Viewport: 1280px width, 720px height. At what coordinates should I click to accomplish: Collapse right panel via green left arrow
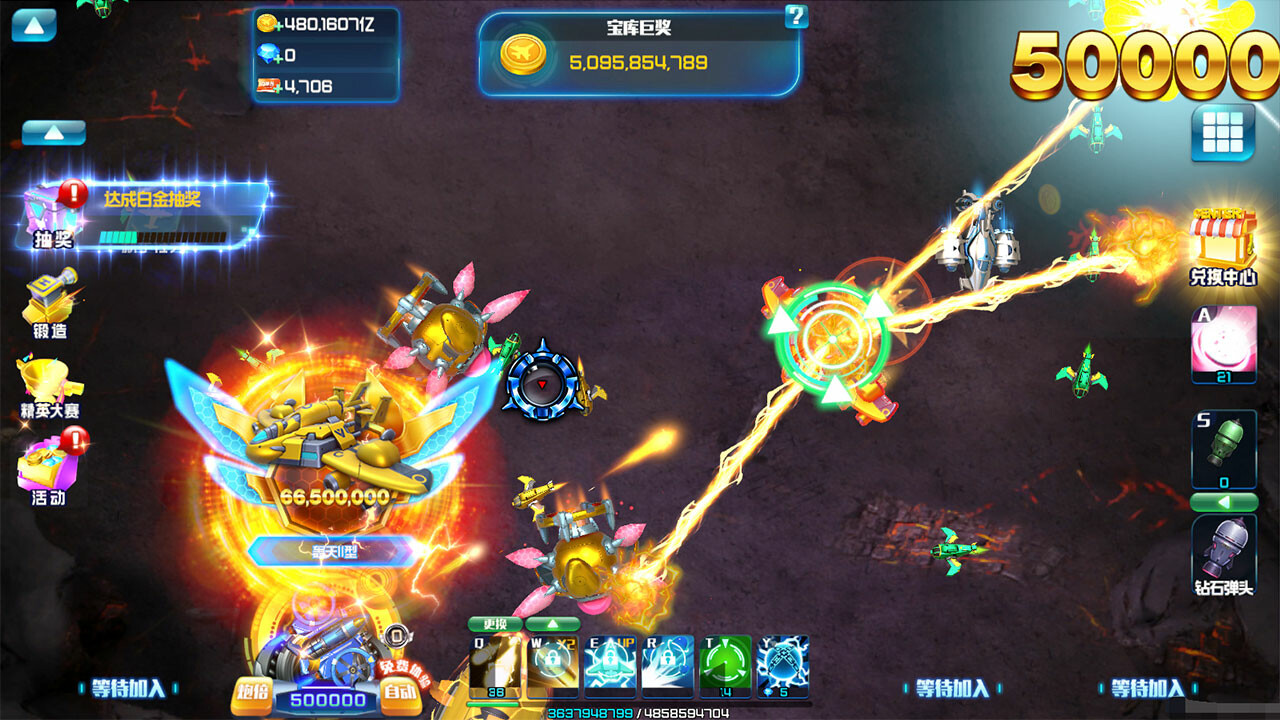(x=1224, y=501)
